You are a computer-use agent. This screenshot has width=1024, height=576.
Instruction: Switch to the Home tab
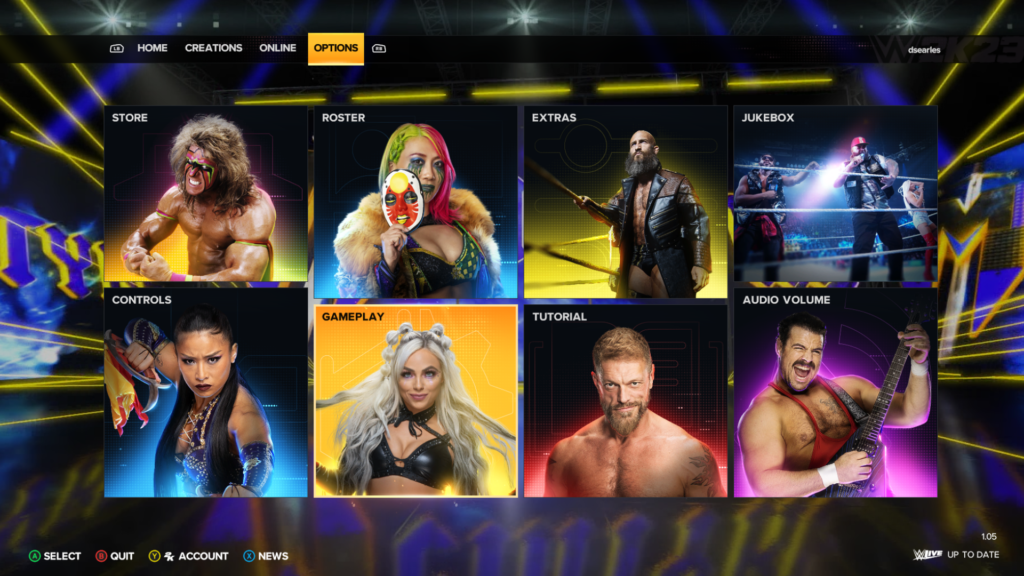[x=152, y=48]
